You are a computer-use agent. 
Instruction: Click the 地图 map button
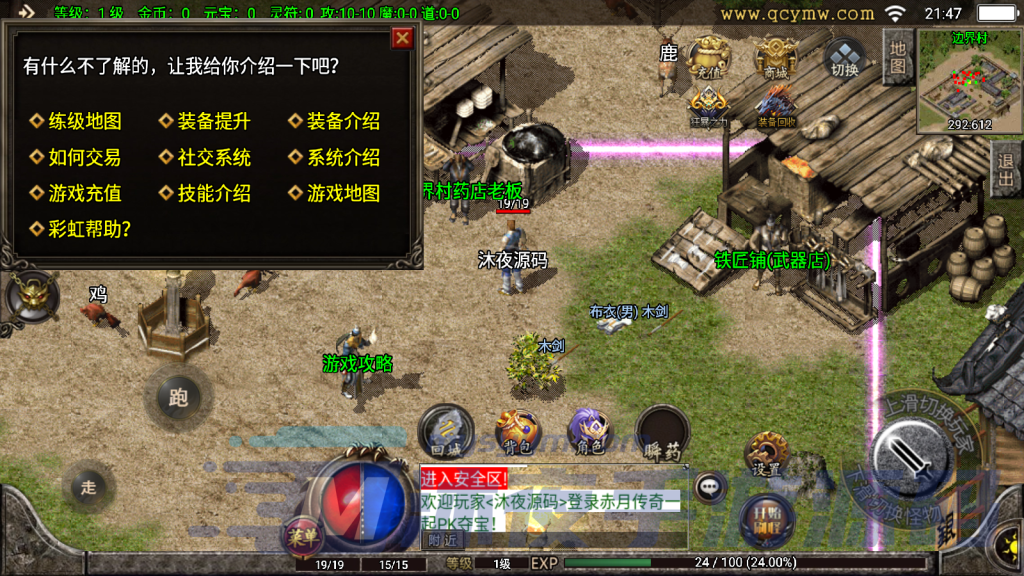[x=897, y=56]
